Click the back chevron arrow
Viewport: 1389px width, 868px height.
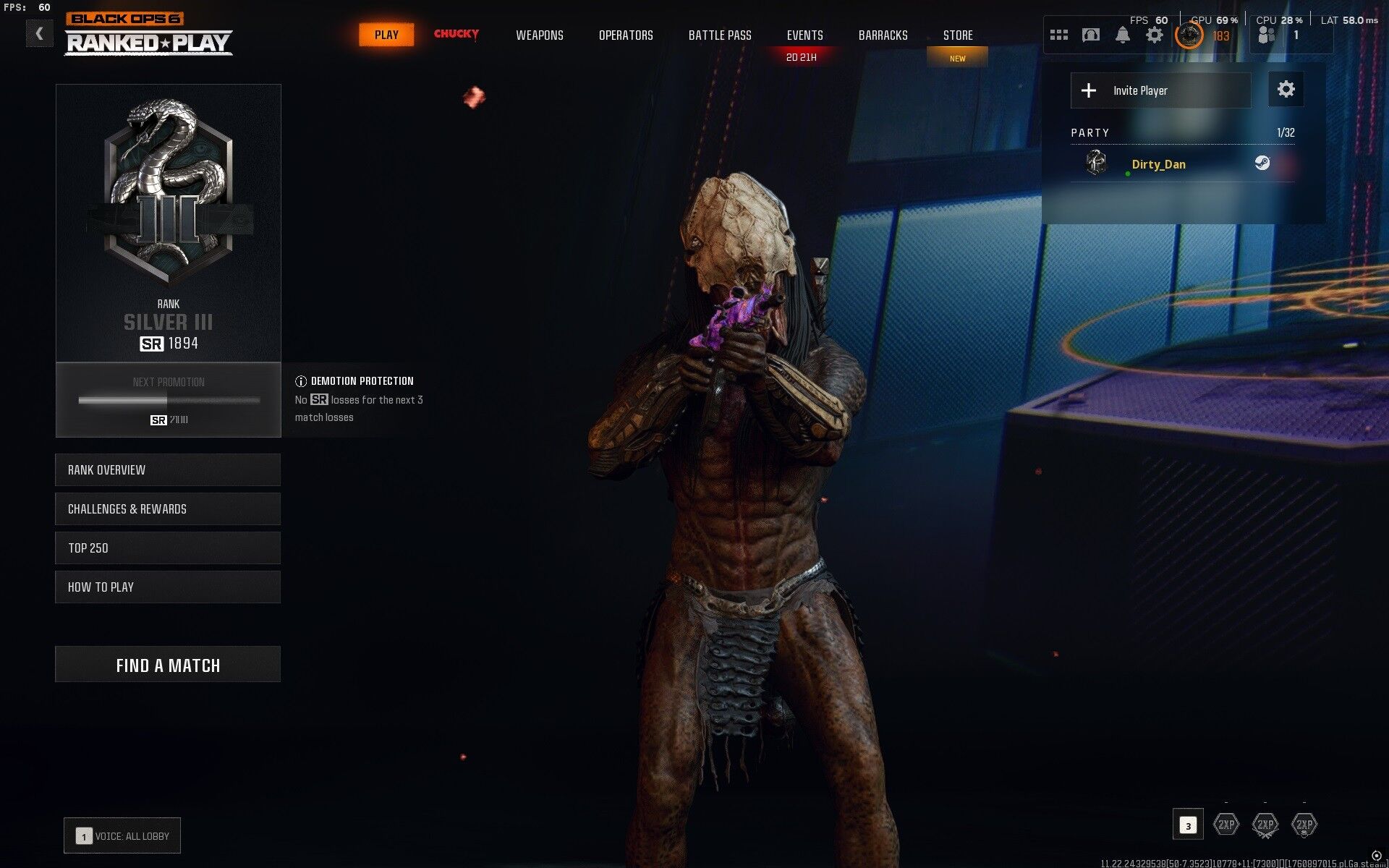(40, 33)
